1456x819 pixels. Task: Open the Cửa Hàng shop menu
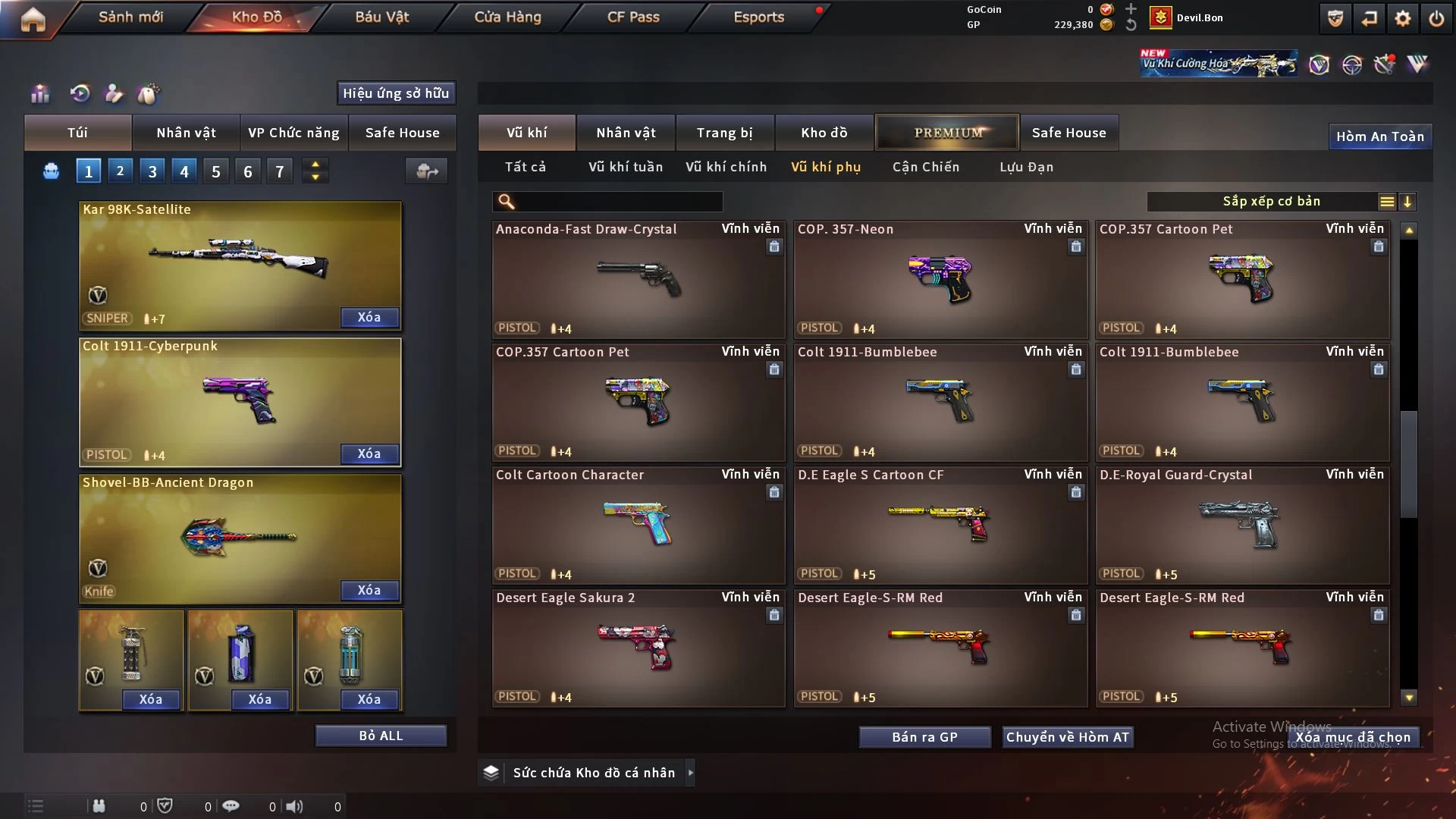click(507, 17)
